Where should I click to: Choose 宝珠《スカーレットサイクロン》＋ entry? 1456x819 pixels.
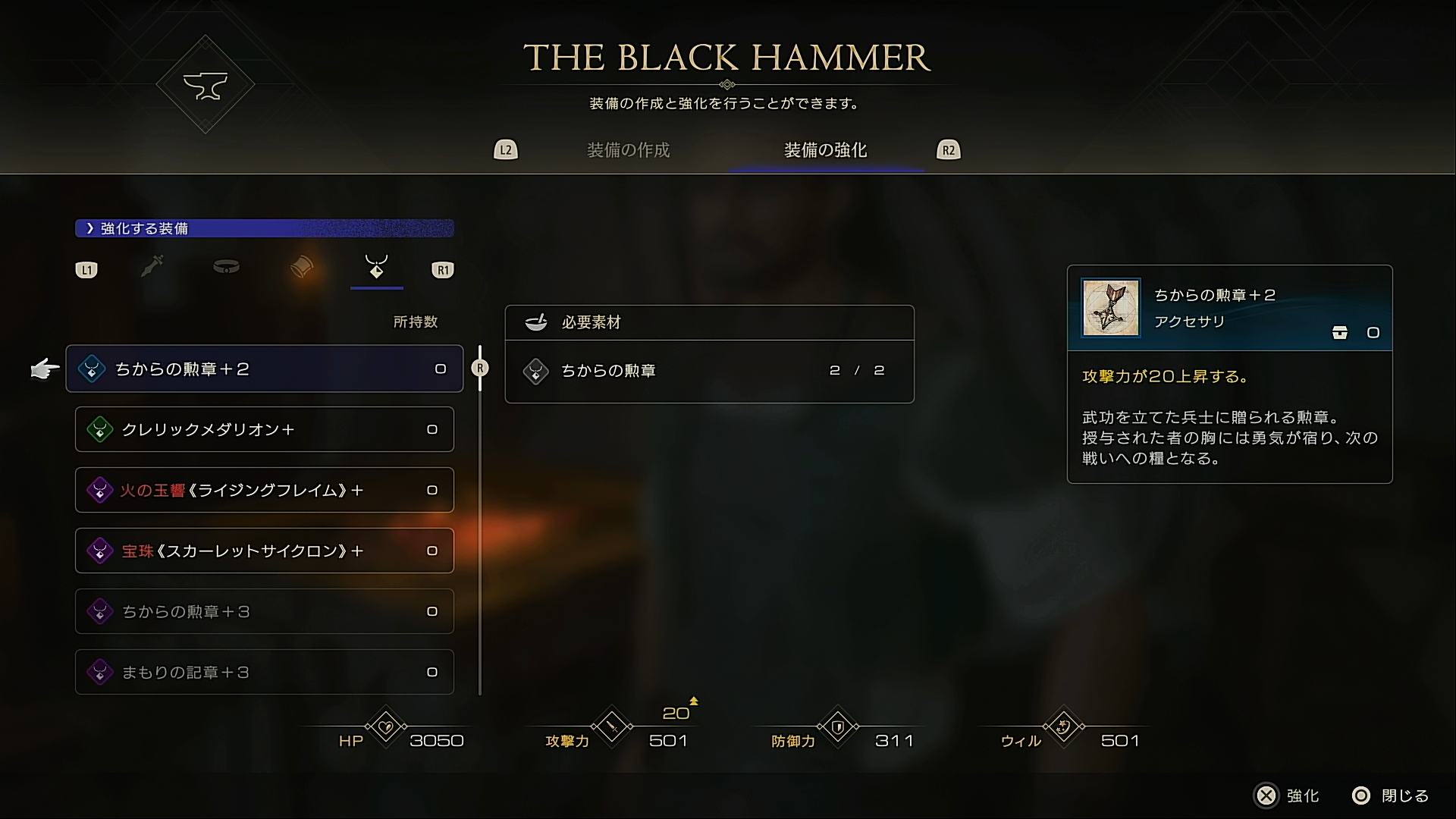pos(264,551)
